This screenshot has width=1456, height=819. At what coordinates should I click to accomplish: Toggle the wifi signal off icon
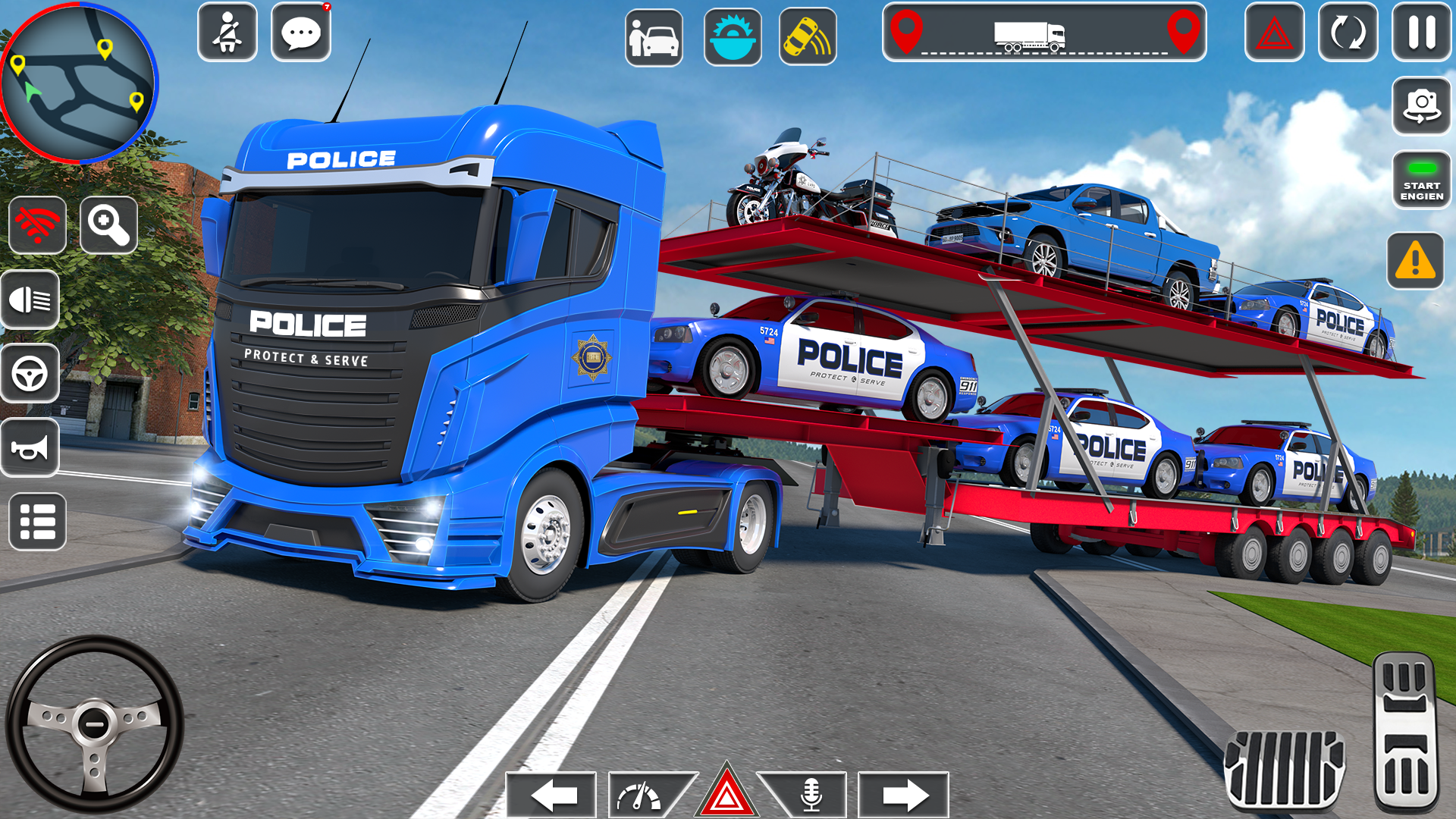(x=37, y=226)
